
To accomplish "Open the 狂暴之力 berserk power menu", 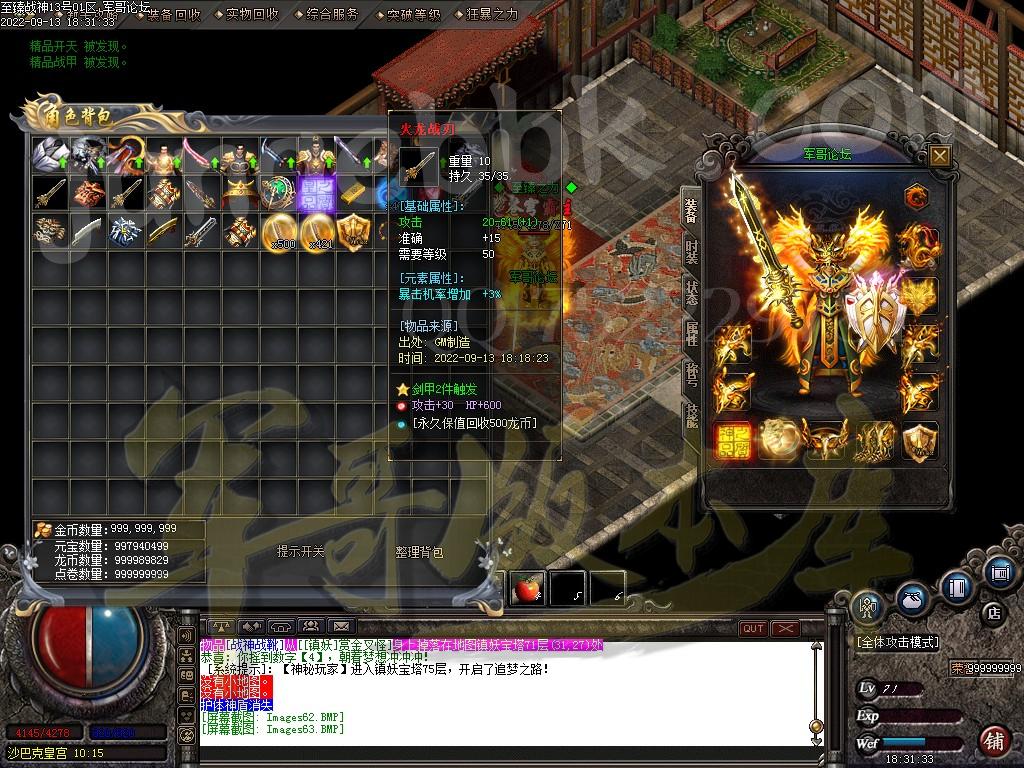I will click(493, 14).
